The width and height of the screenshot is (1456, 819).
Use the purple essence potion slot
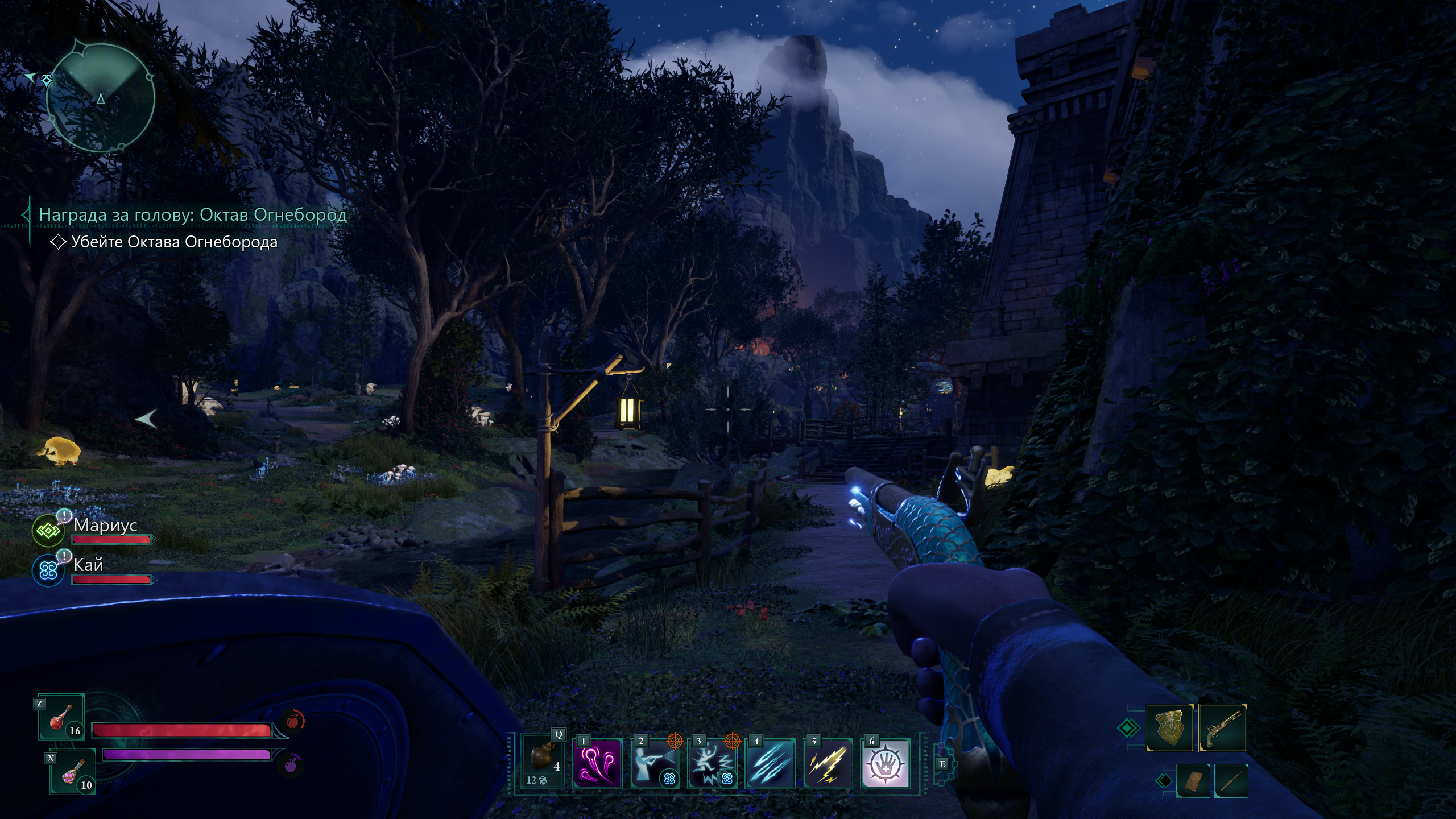(x=73, y=772)
